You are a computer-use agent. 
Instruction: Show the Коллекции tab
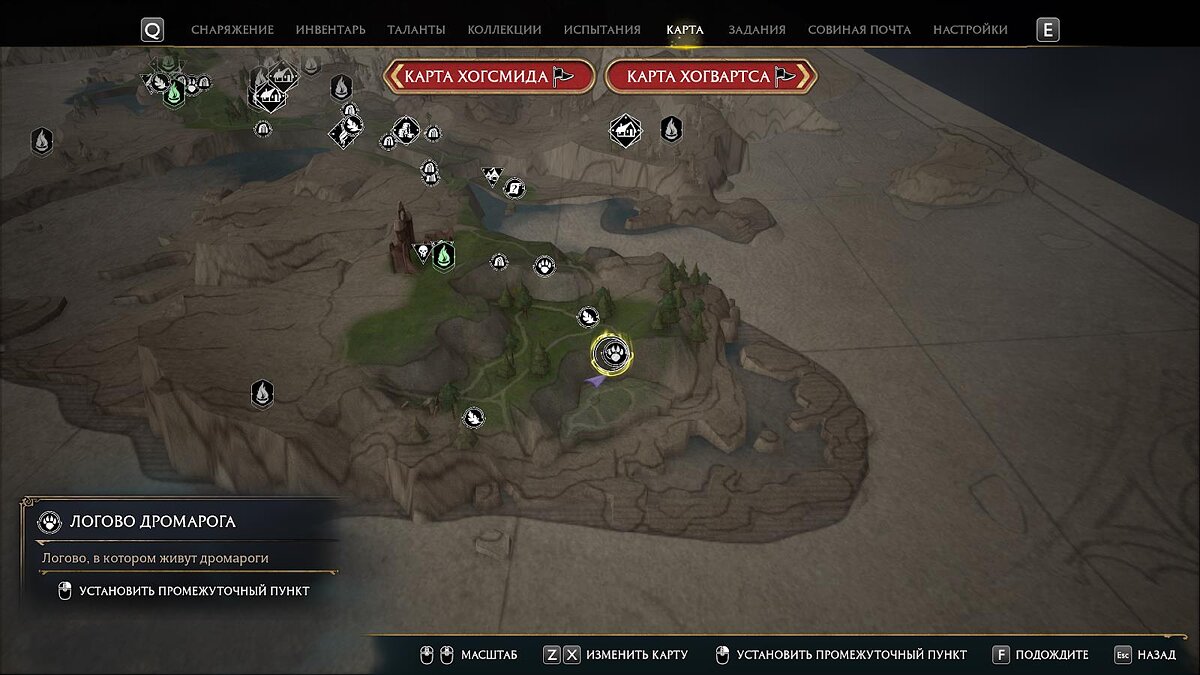504,30
